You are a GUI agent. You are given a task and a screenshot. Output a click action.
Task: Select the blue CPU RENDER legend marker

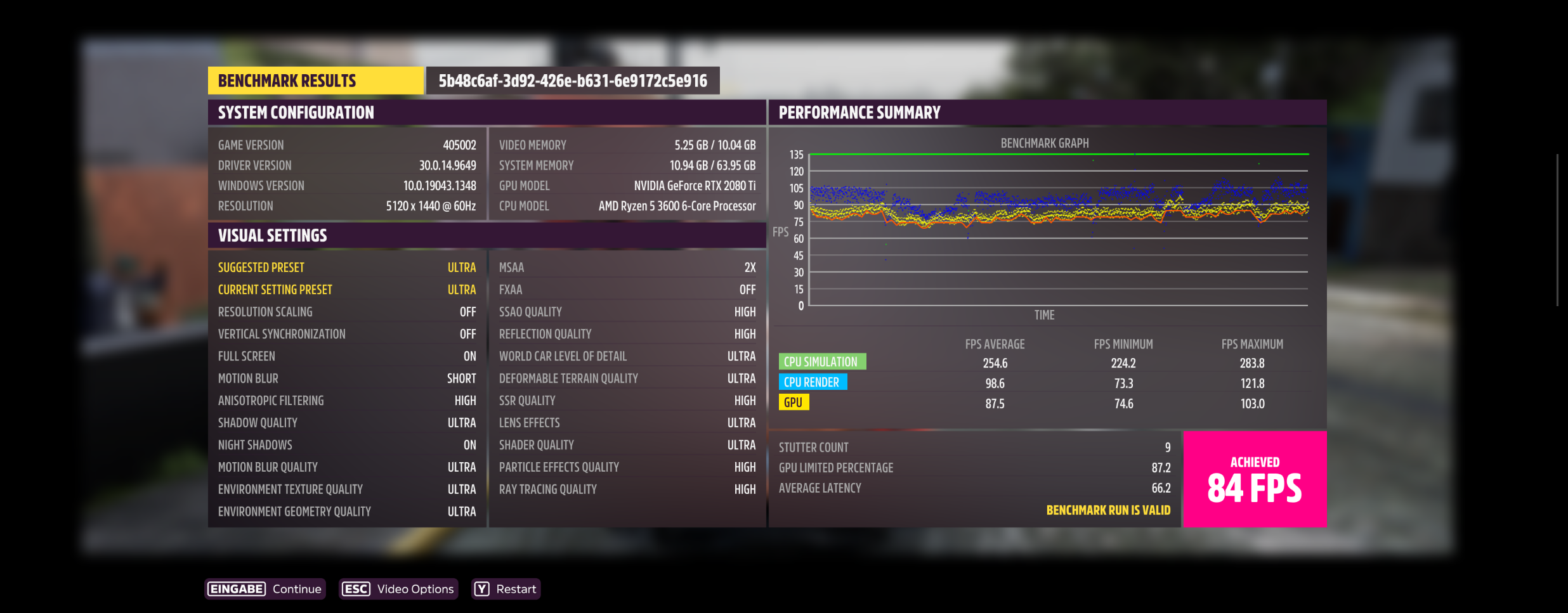click(812, 382)
